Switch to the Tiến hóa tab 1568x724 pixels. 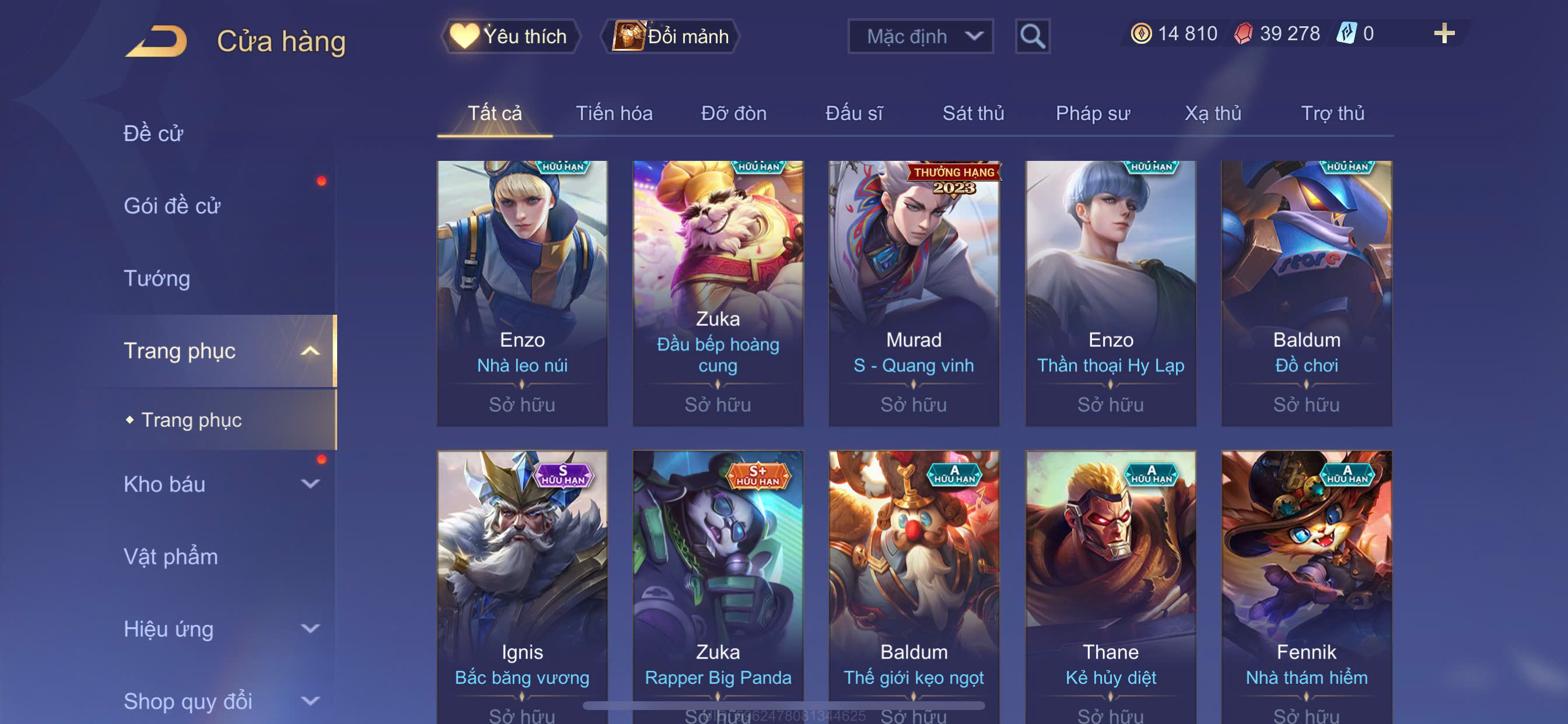(x=614, y=113)
